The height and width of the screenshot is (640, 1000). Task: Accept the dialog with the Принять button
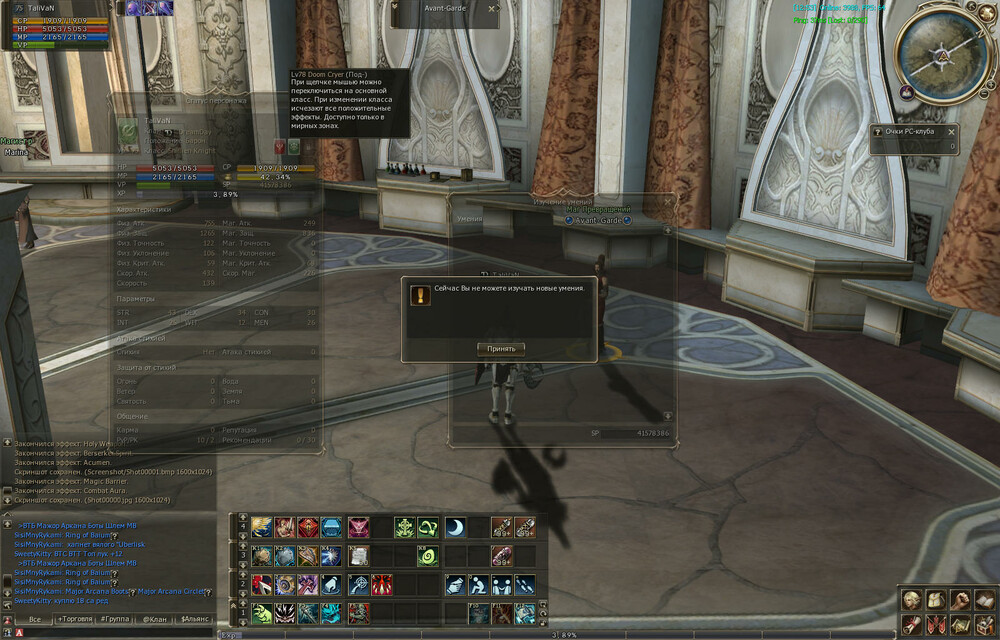click(x=501, y=349)
